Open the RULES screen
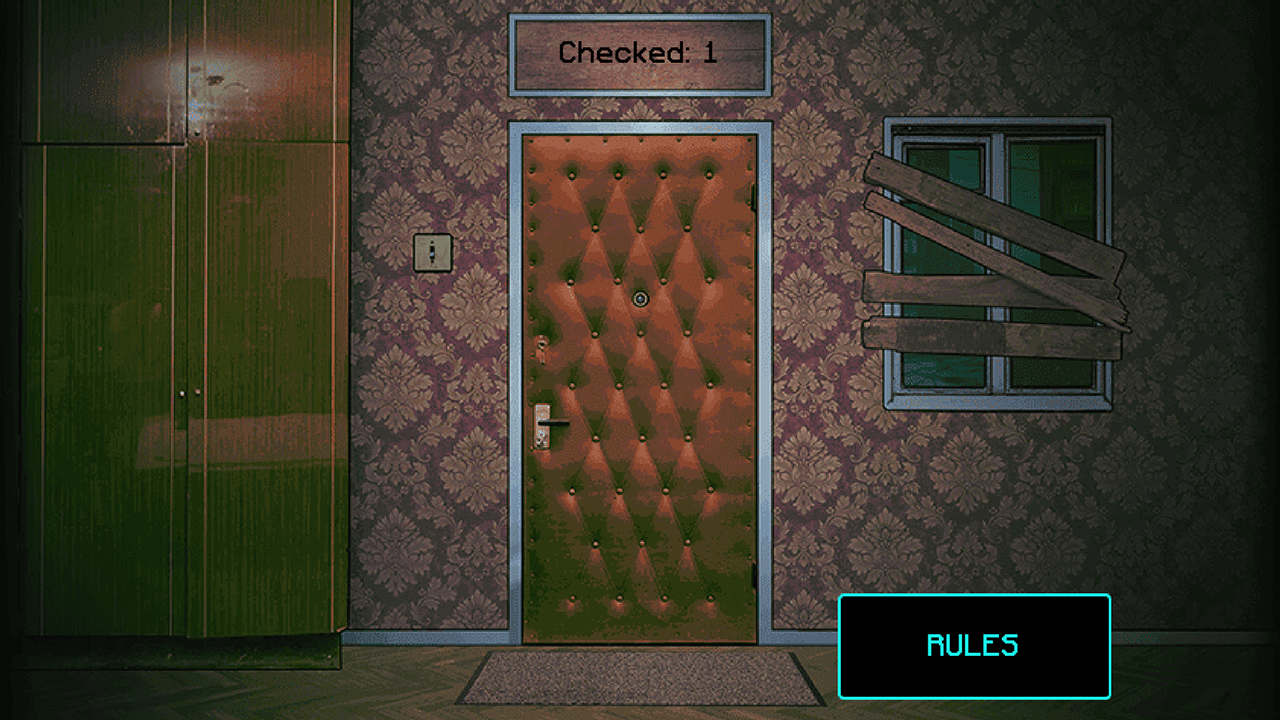1280x720 pixels. point(973,646)
